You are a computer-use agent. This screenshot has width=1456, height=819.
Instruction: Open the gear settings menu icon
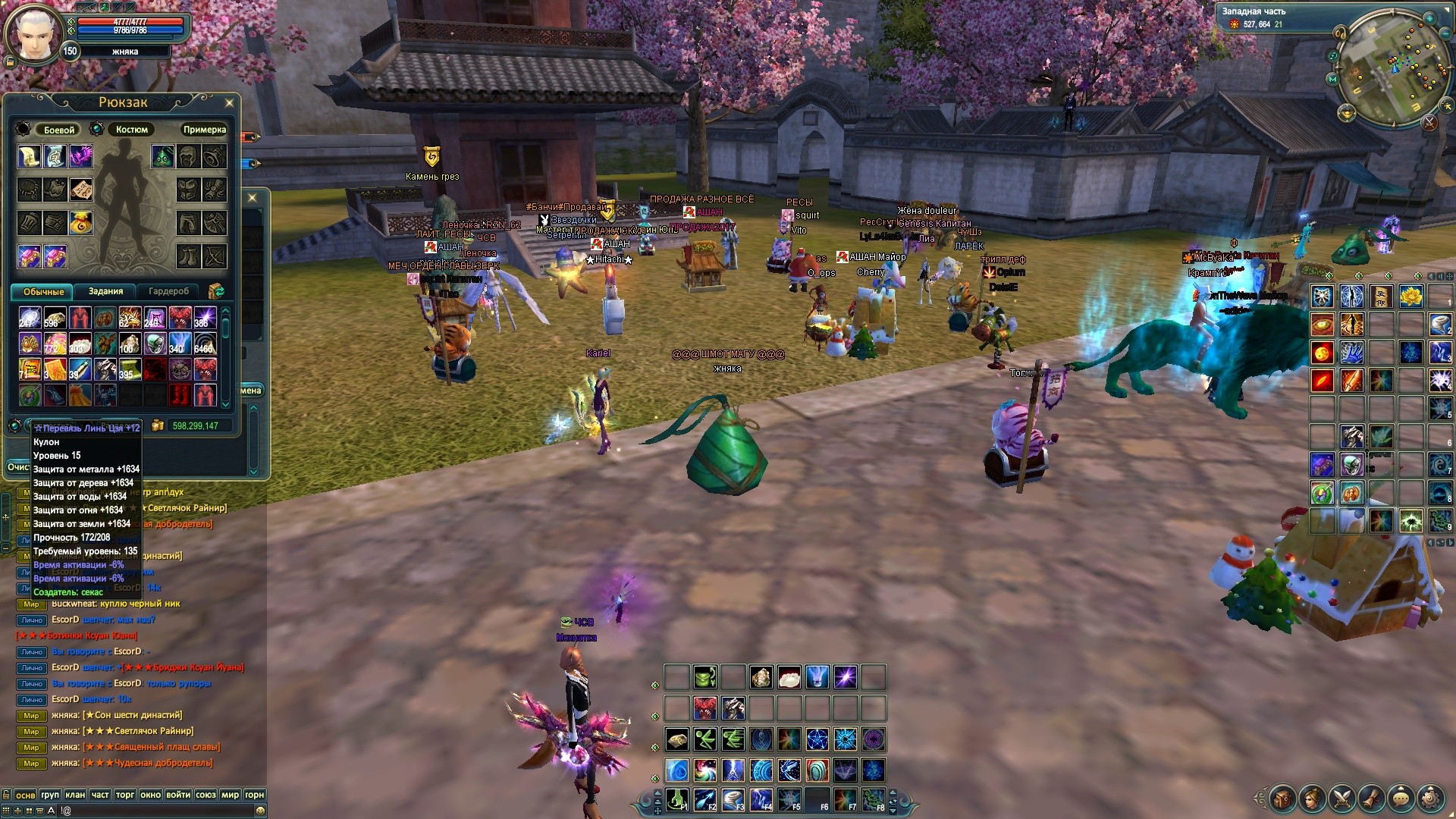(1430, 798)
